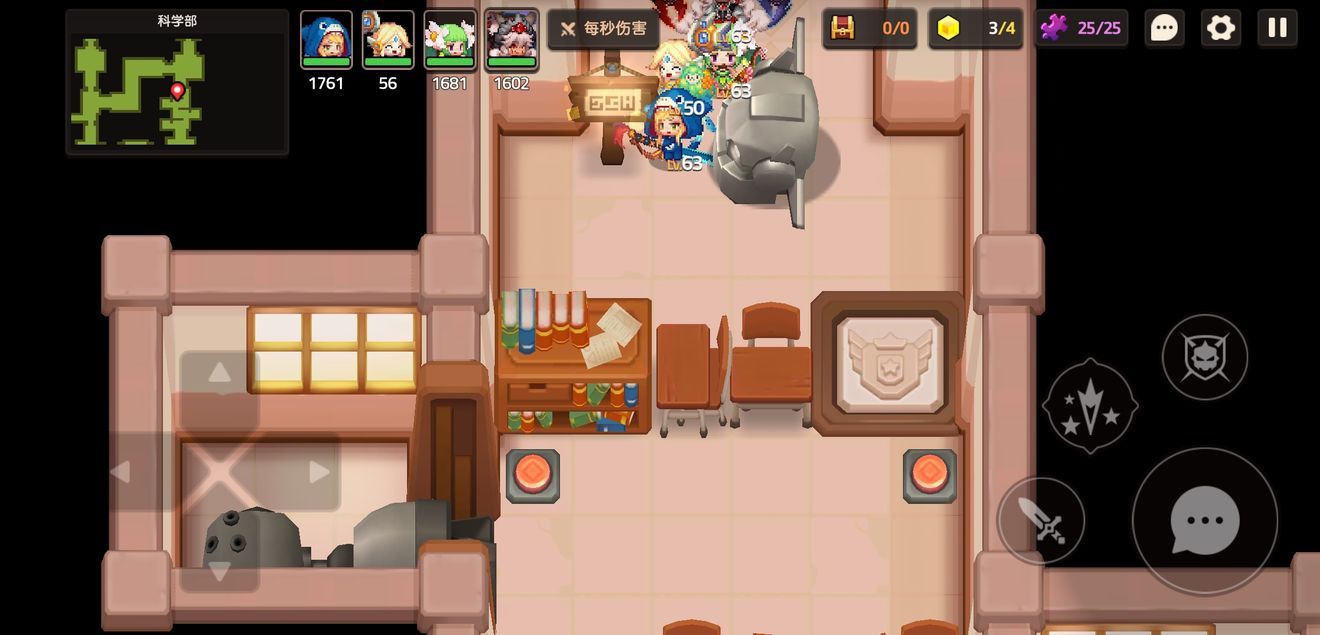The image size is (1320, 635).
Task: Attack with the sword button
Action: 1041,520
